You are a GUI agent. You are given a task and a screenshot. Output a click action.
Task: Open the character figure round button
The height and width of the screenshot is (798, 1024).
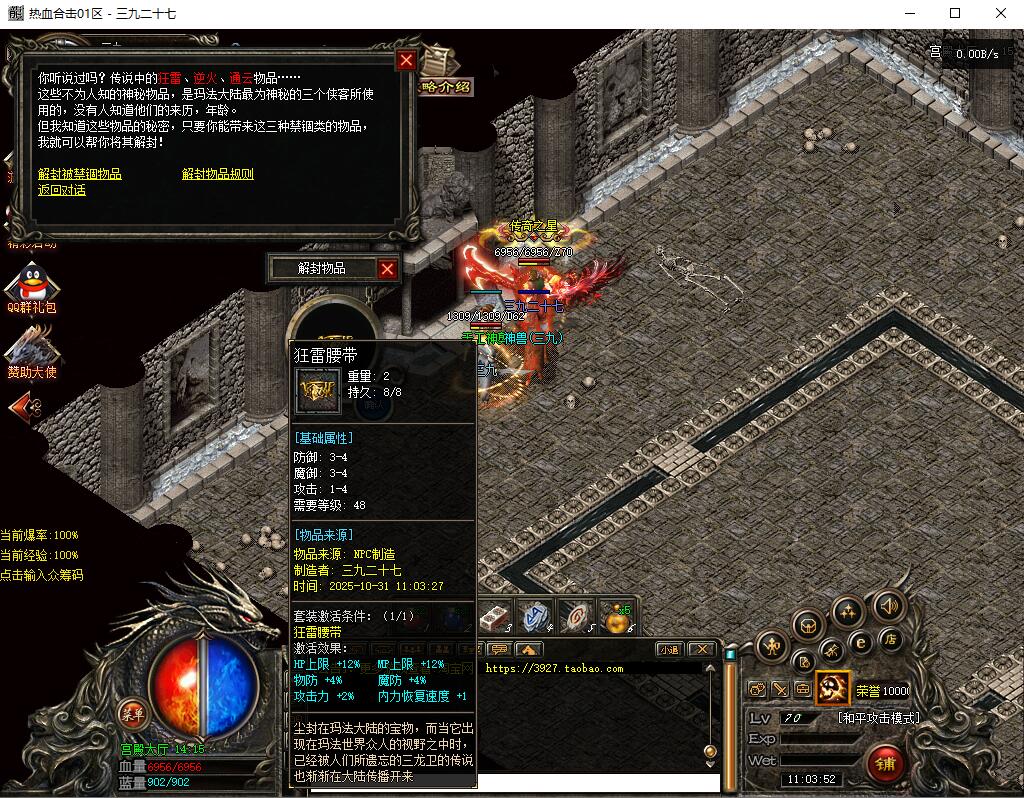pyautogui.click(x=772, y=646)
